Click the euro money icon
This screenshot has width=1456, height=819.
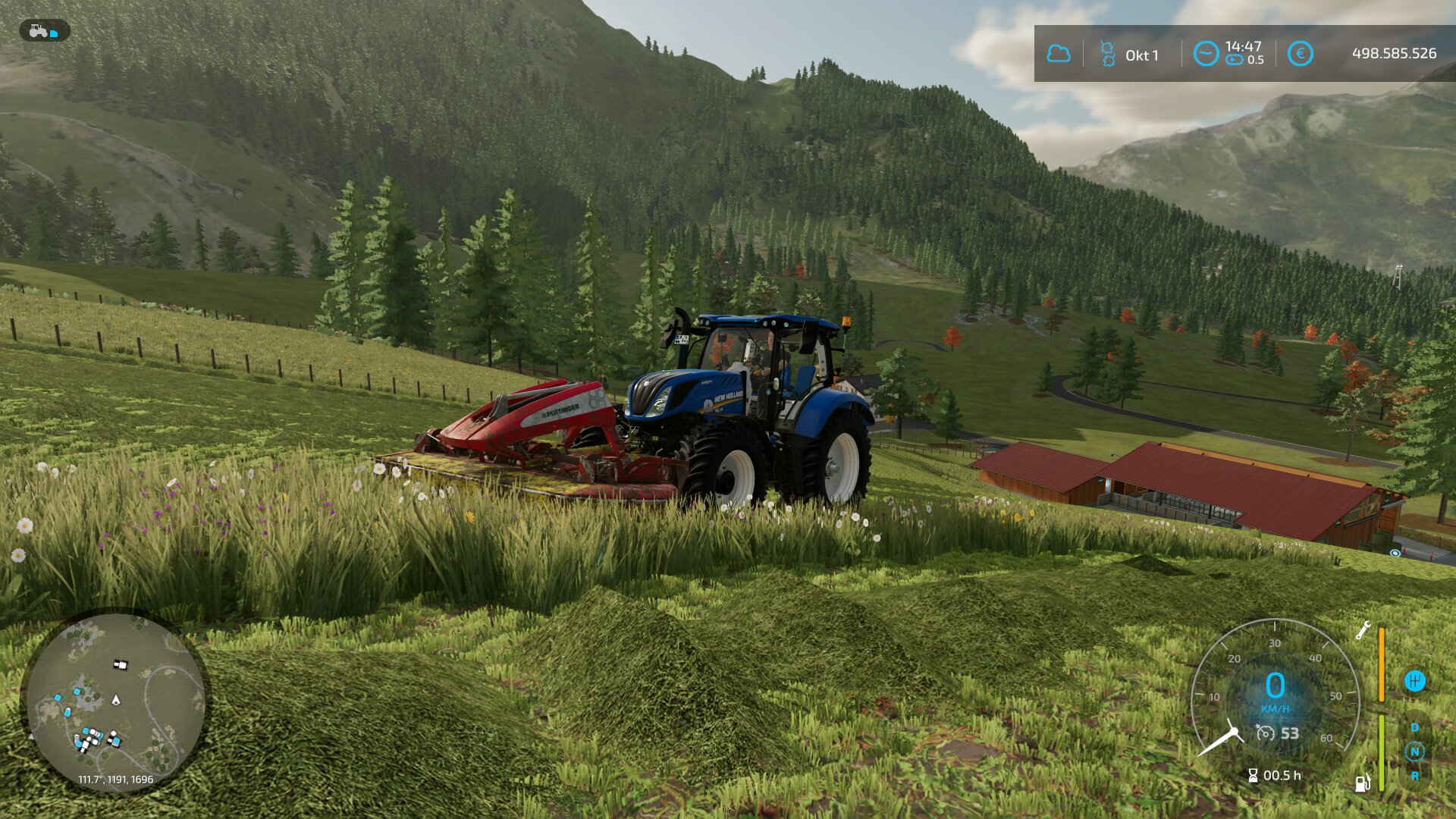point(1300,54)
